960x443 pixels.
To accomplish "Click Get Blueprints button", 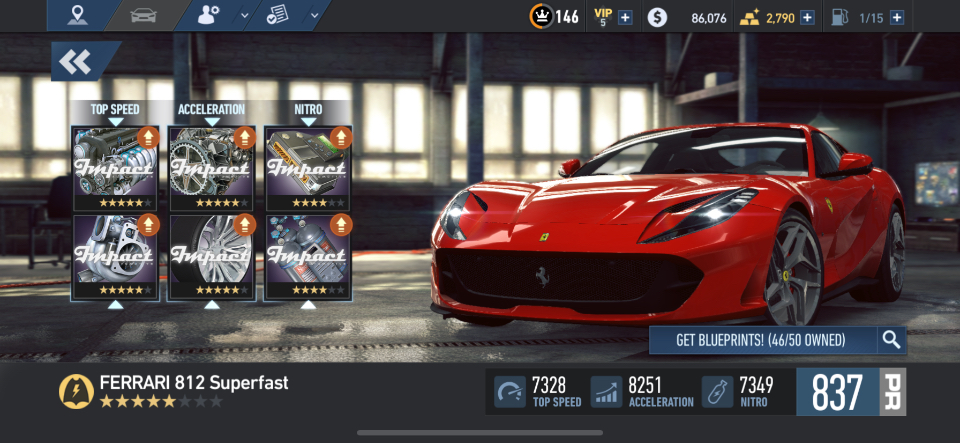I will click(x=761, y=340).
